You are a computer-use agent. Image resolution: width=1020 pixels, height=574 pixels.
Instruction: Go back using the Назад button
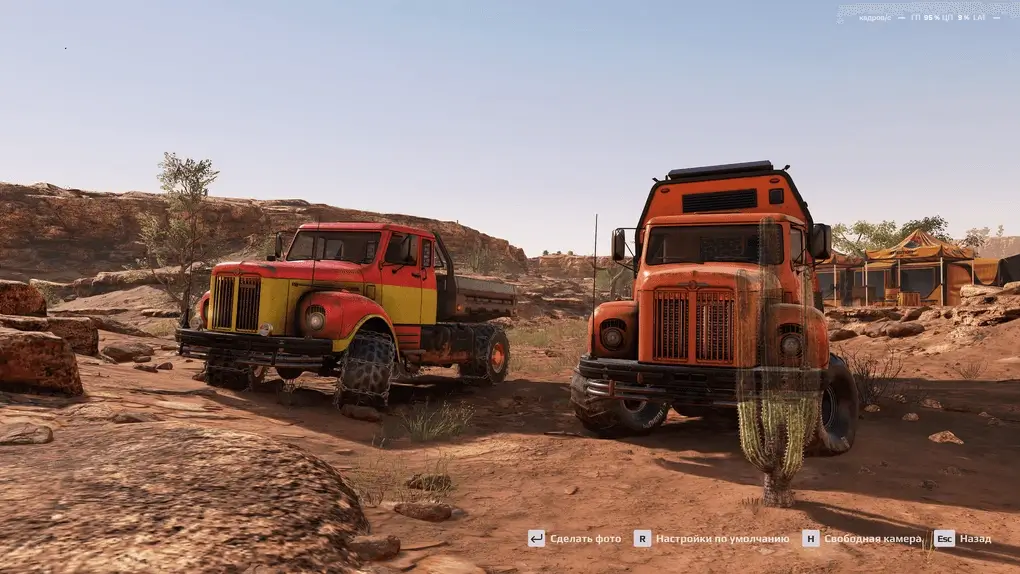pos(964,538)
